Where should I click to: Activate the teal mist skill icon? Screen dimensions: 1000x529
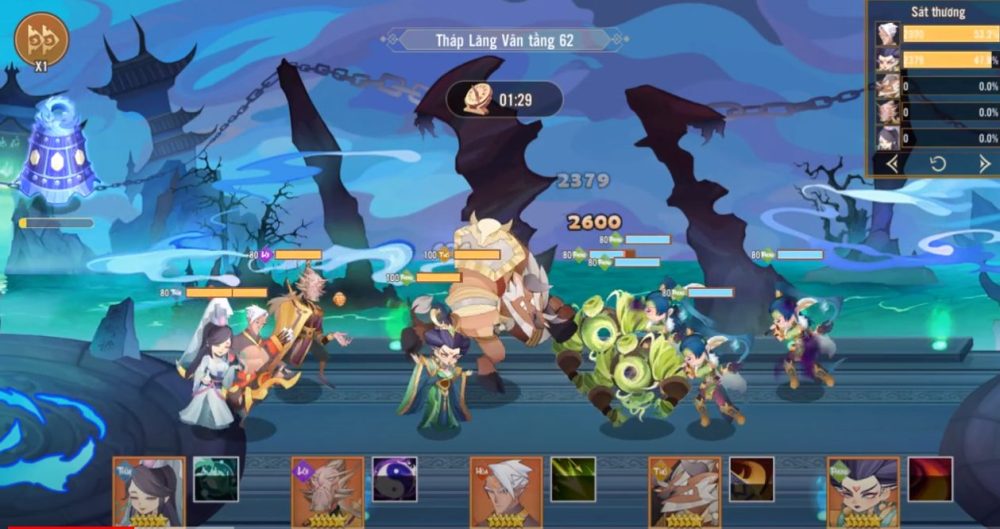216,479
